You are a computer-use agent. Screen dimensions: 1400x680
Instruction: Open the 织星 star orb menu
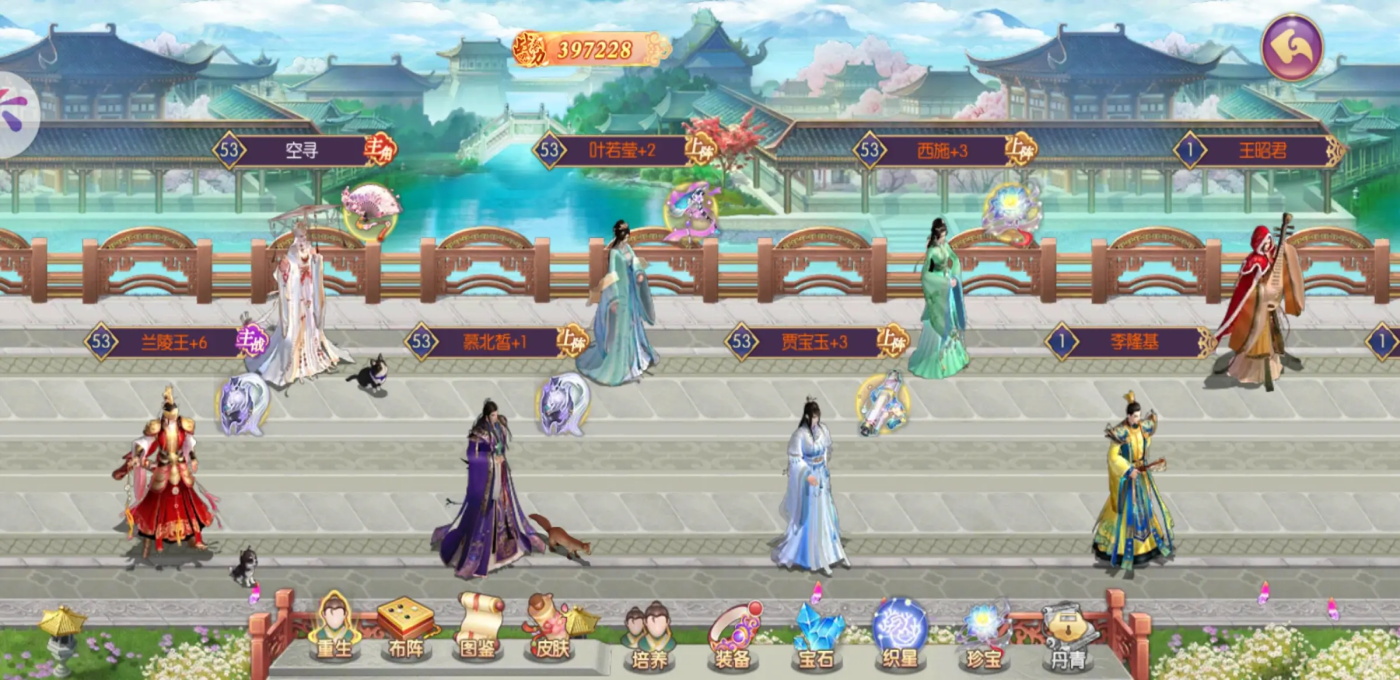pos(900,634)
